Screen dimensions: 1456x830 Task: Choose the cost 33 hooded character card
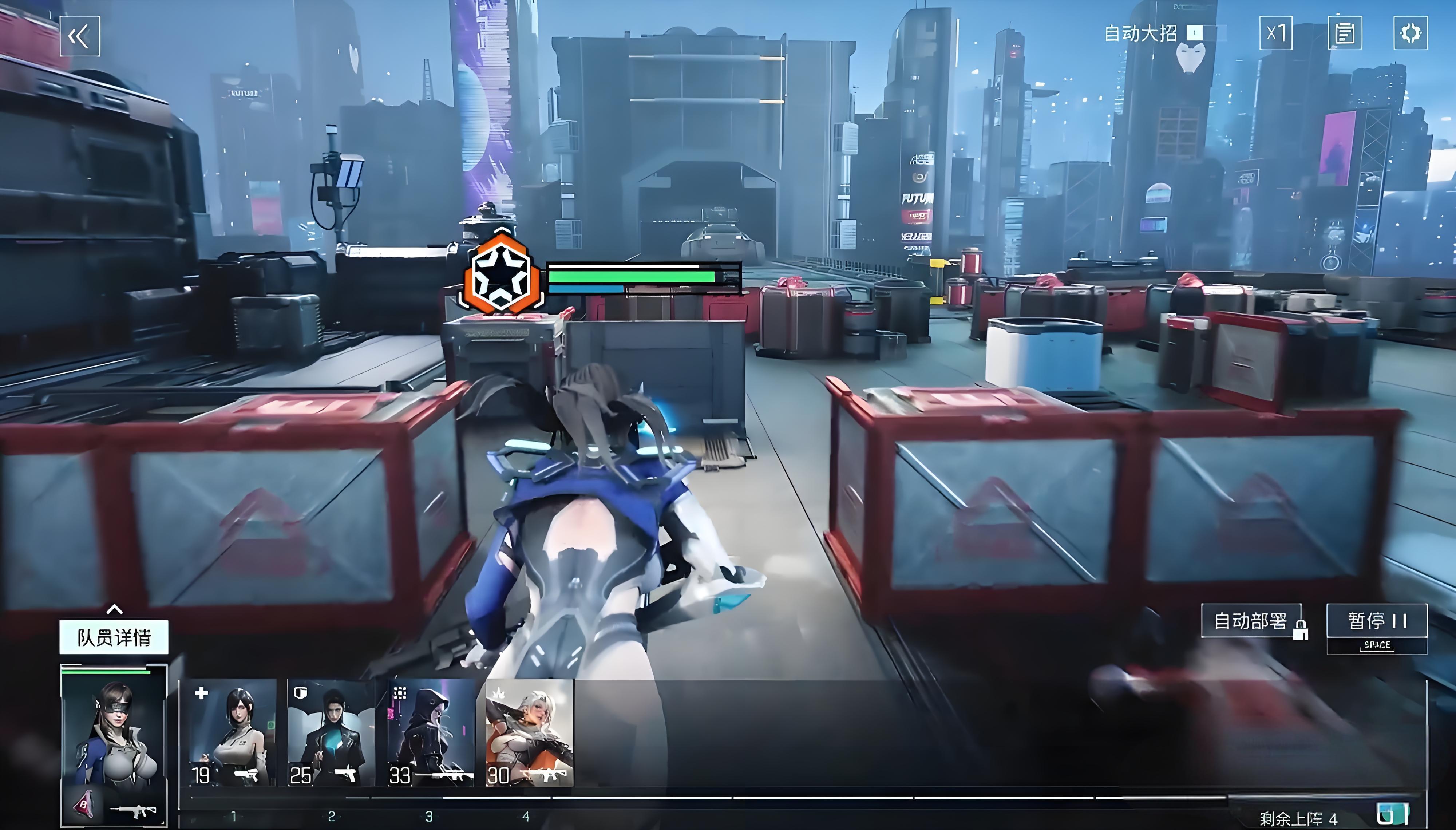[430, 732]
